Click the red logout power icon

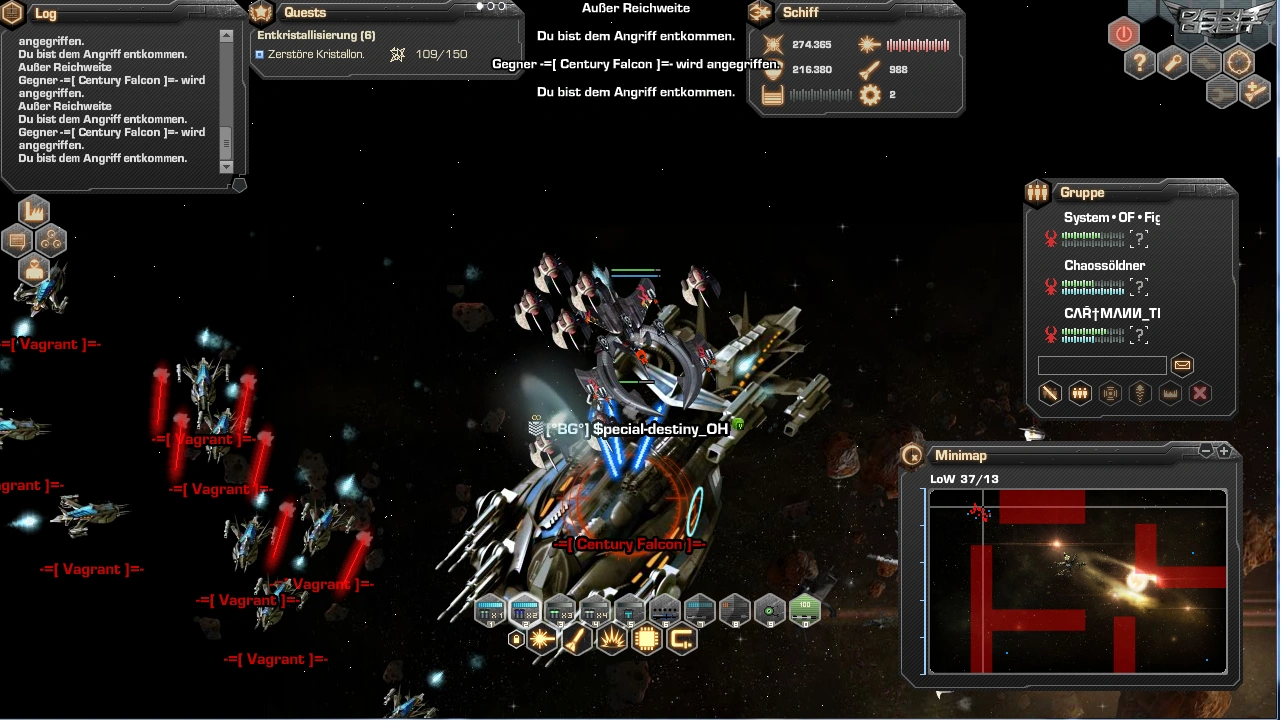pyautogui.click(x=1123, y=34)
